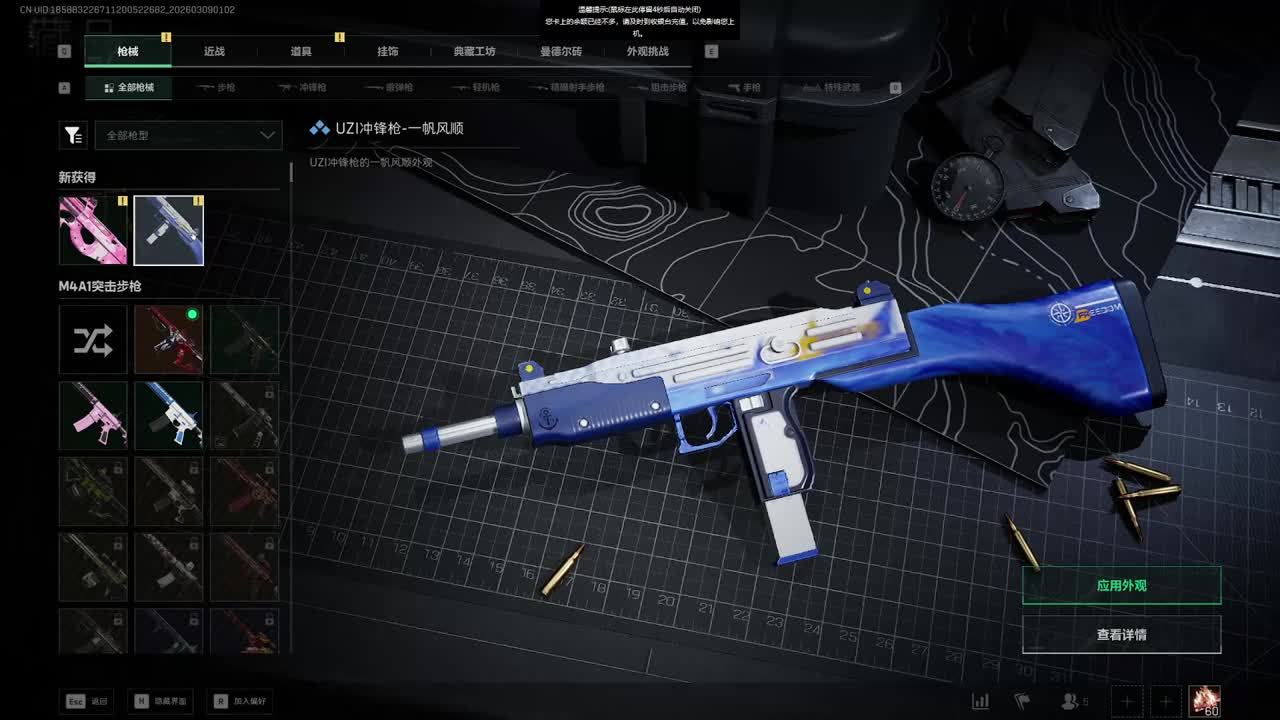Image resolution: width=1280 pixels, height=720 pixels.
Task: Choose the blue UZI skin thumbnail in 新获得
Action: click(x=169, y=231)
